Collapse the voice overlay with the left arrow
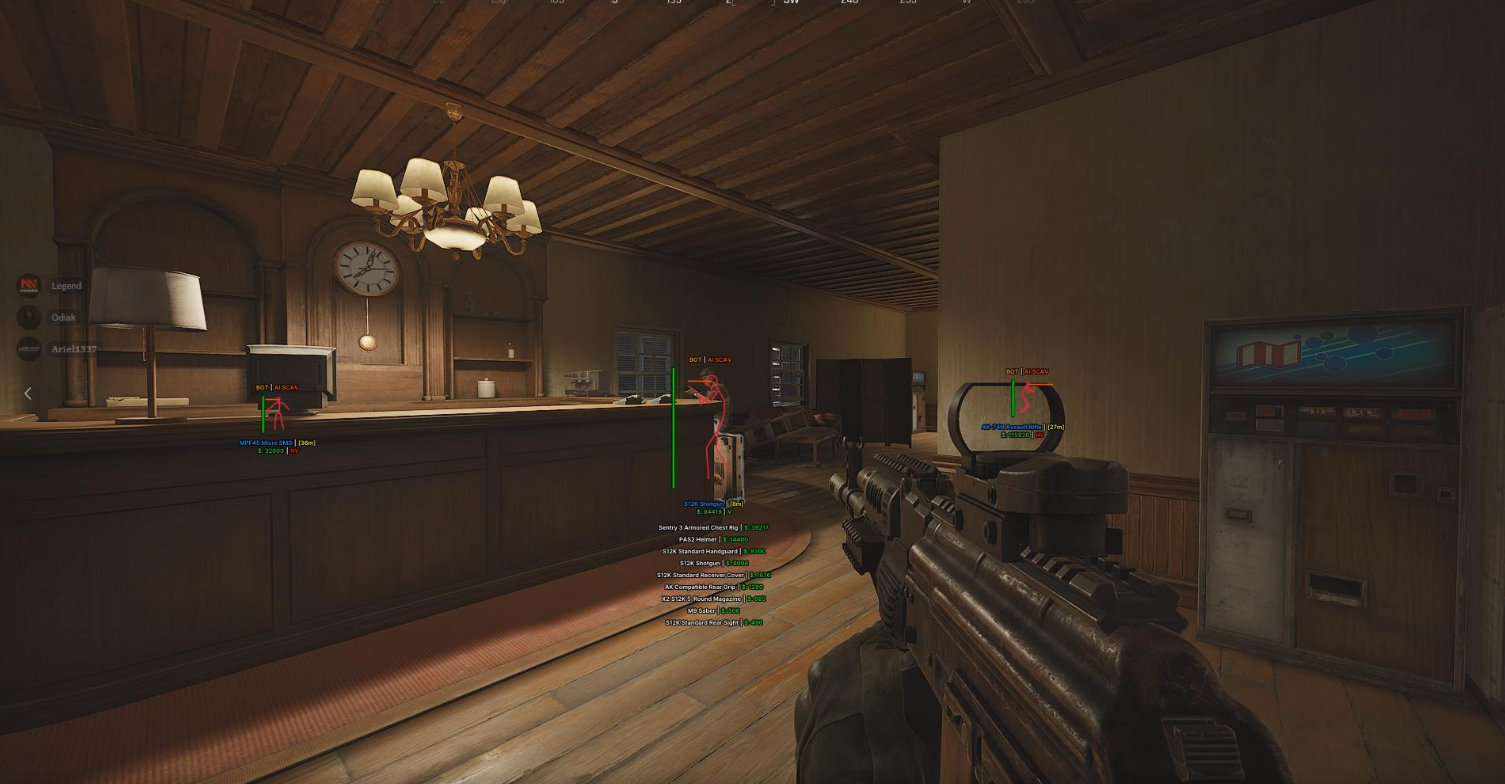 (x=28, y=394)
